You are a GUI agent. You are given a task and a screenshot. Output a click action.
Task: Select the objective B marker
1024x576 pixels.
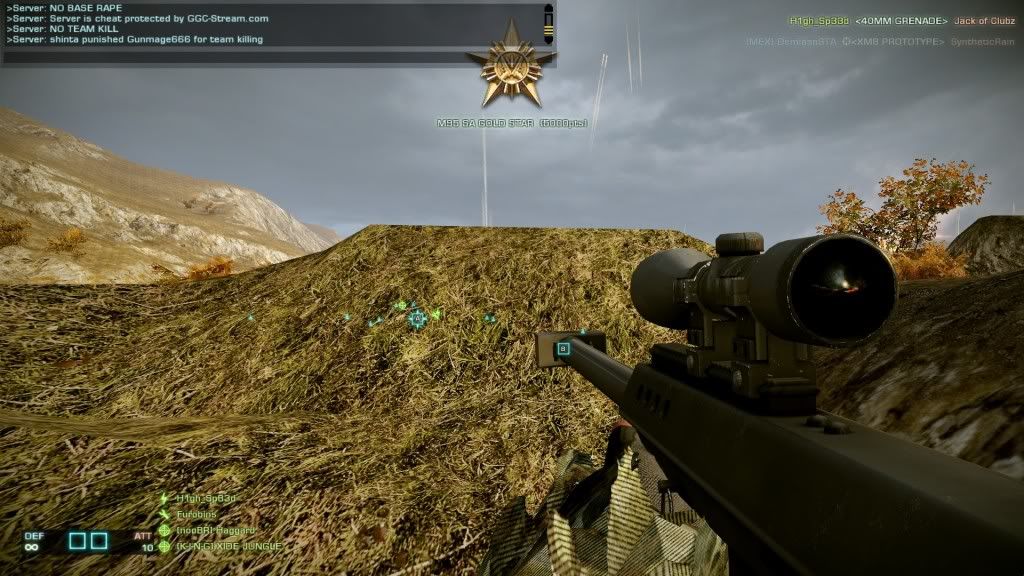564,349
